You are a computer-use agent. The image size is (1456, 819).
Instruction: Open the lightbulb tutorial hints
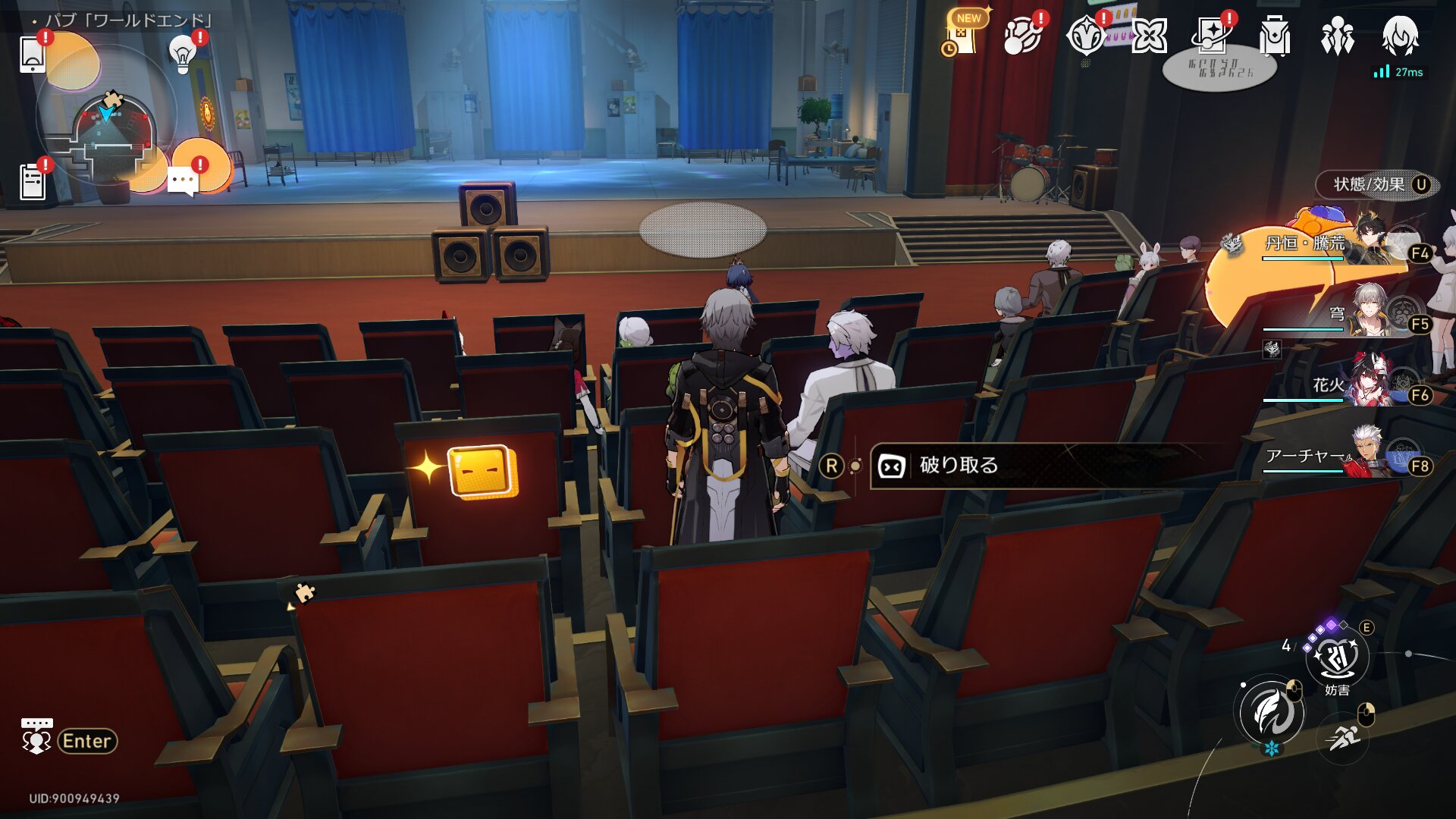(x=183, y=54)
